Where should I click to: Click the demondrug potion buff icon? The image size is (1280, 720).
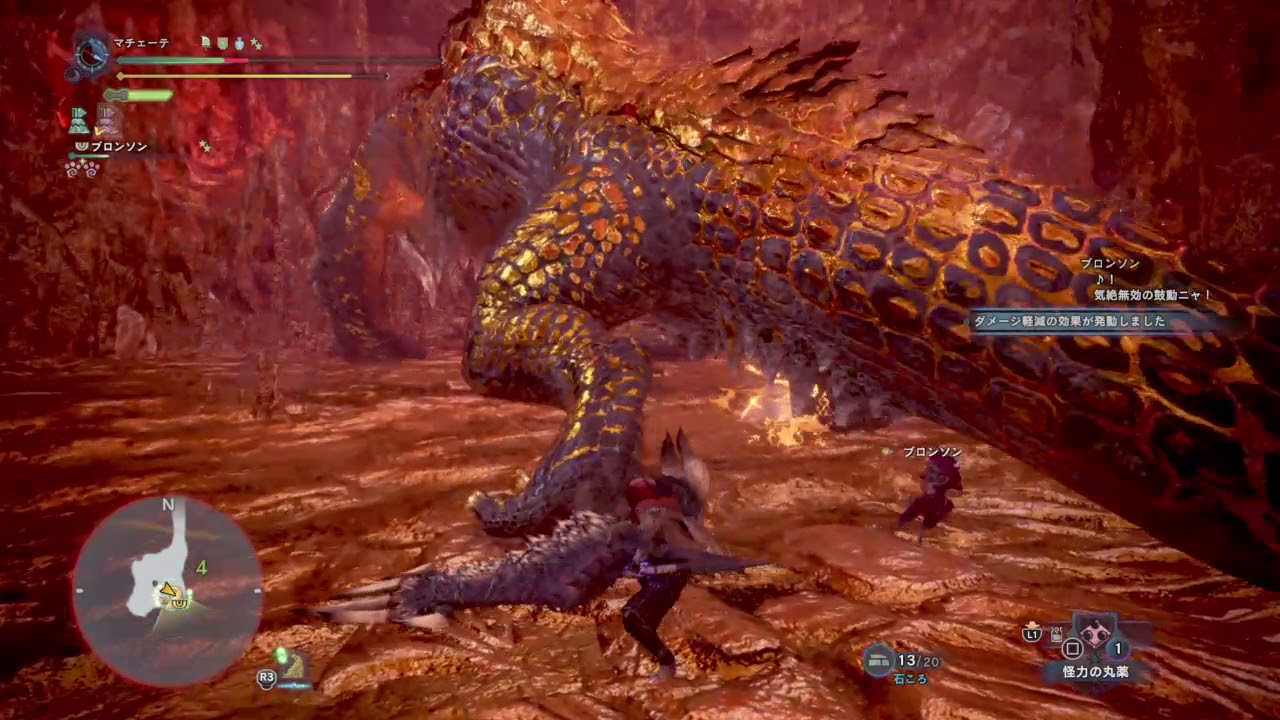(x=239, y=43)
